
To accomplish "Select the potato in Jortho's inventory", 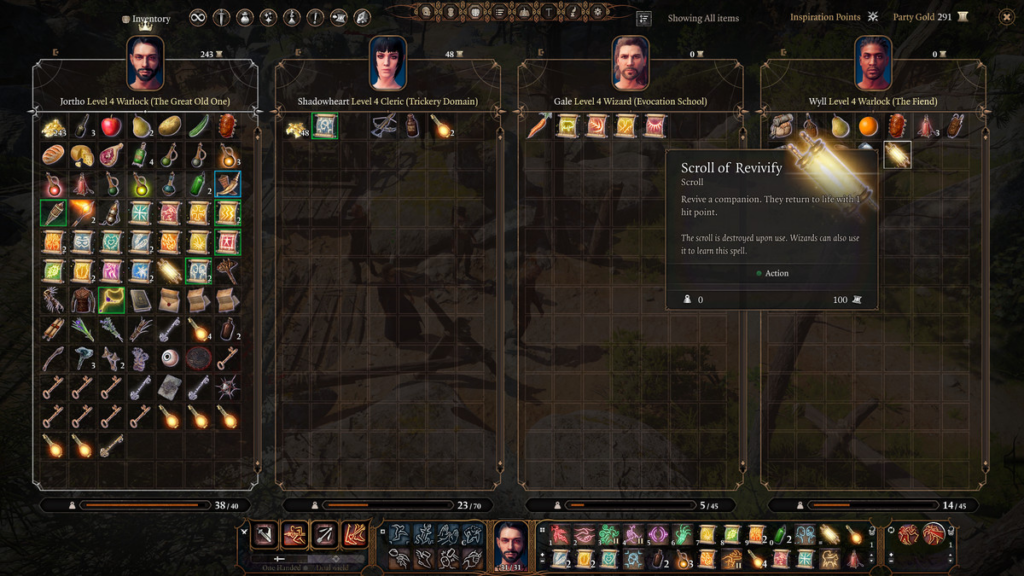I will coord(169,127).
